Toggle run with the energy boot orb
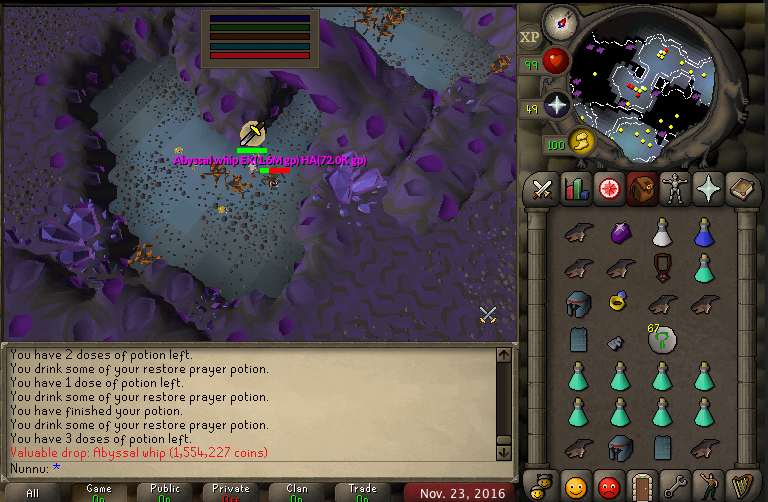This screenshot has height=502, width=768. pyautogui.click(x=581, y=142)
